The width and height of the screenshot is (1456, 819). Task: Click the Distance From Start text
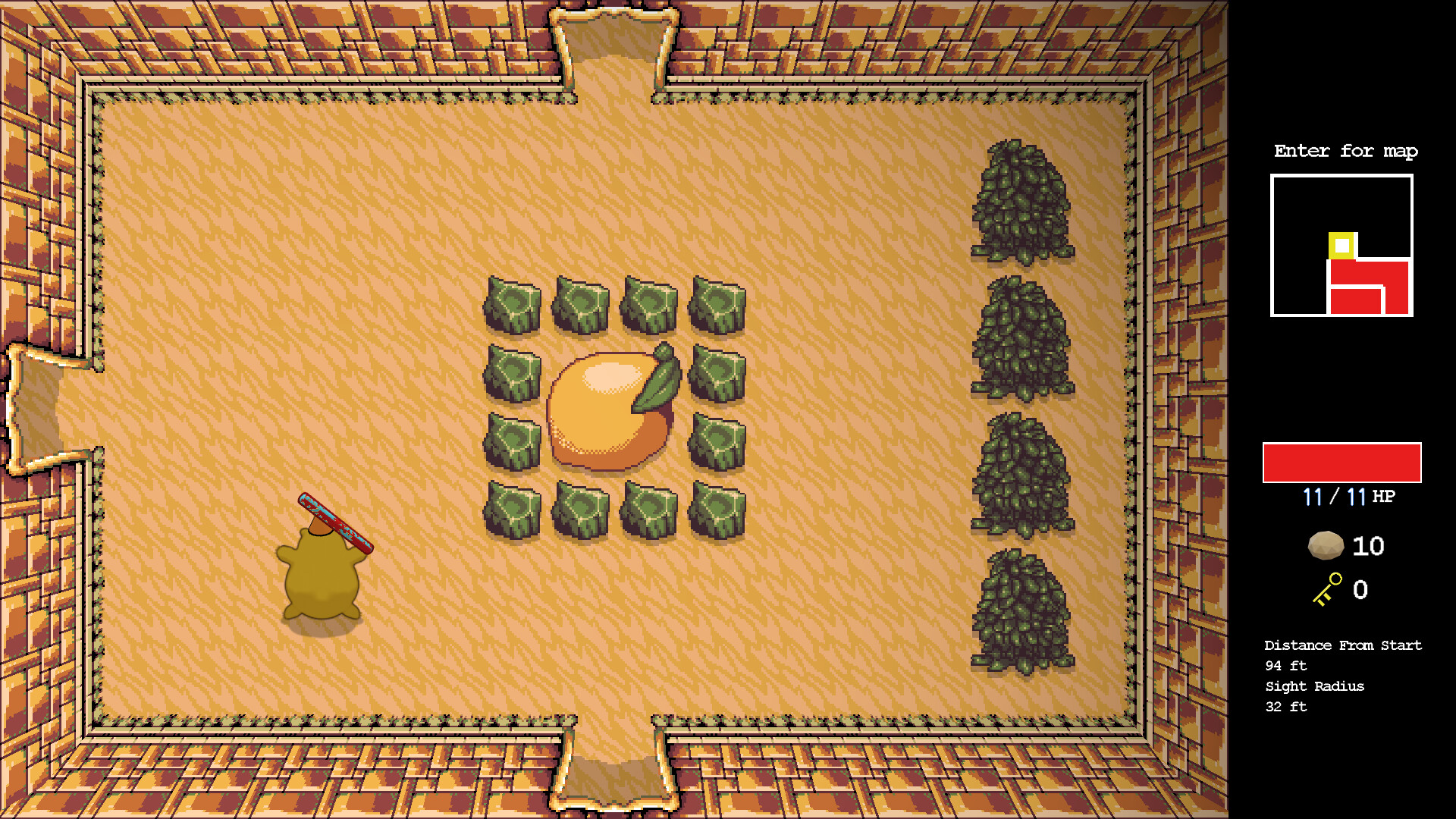tap(1342, 645)
